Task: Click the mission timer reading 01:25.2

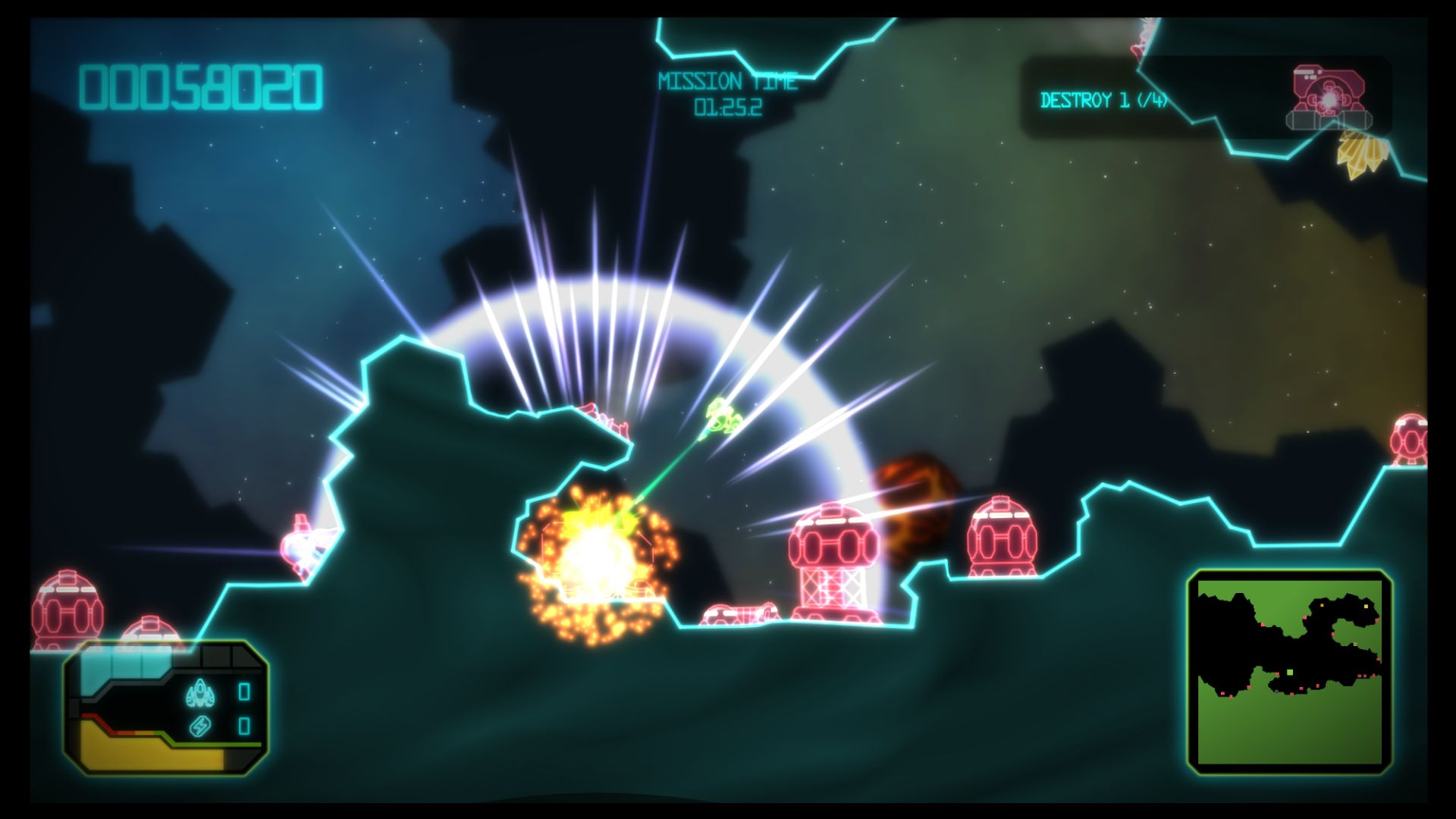Action: coord(729,108)
